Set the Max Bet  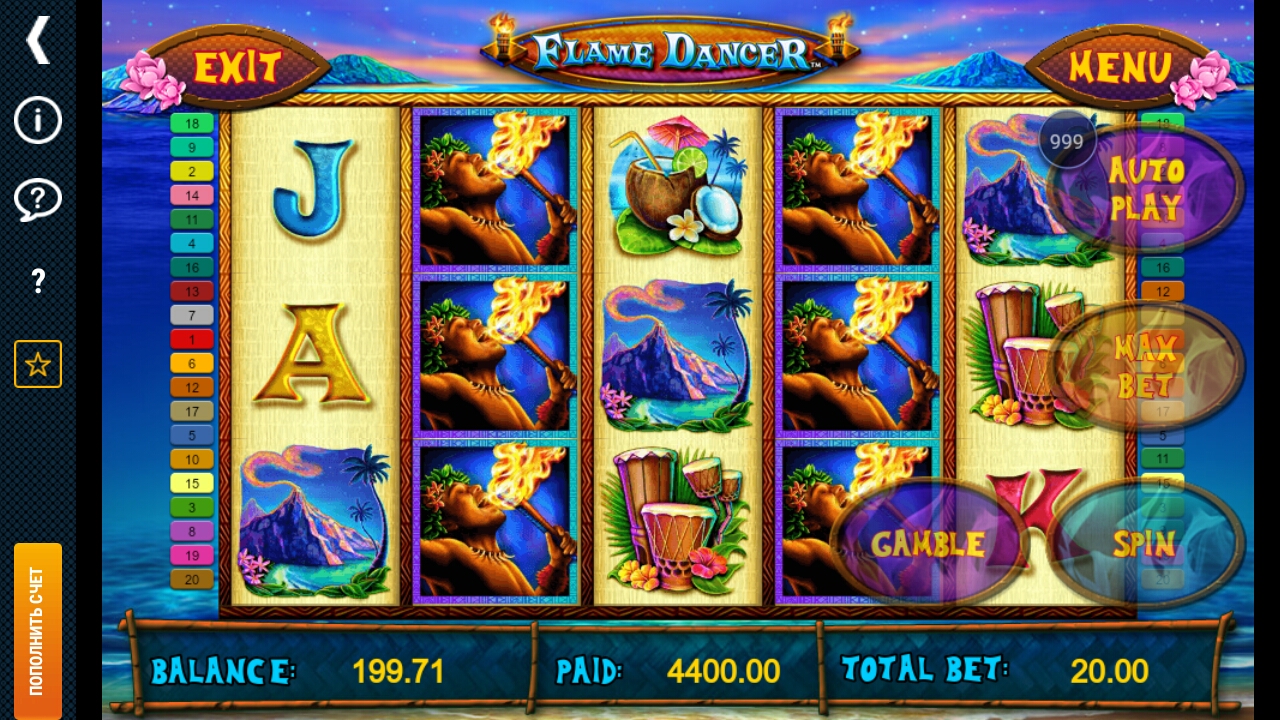click(x=1146, y=367)
